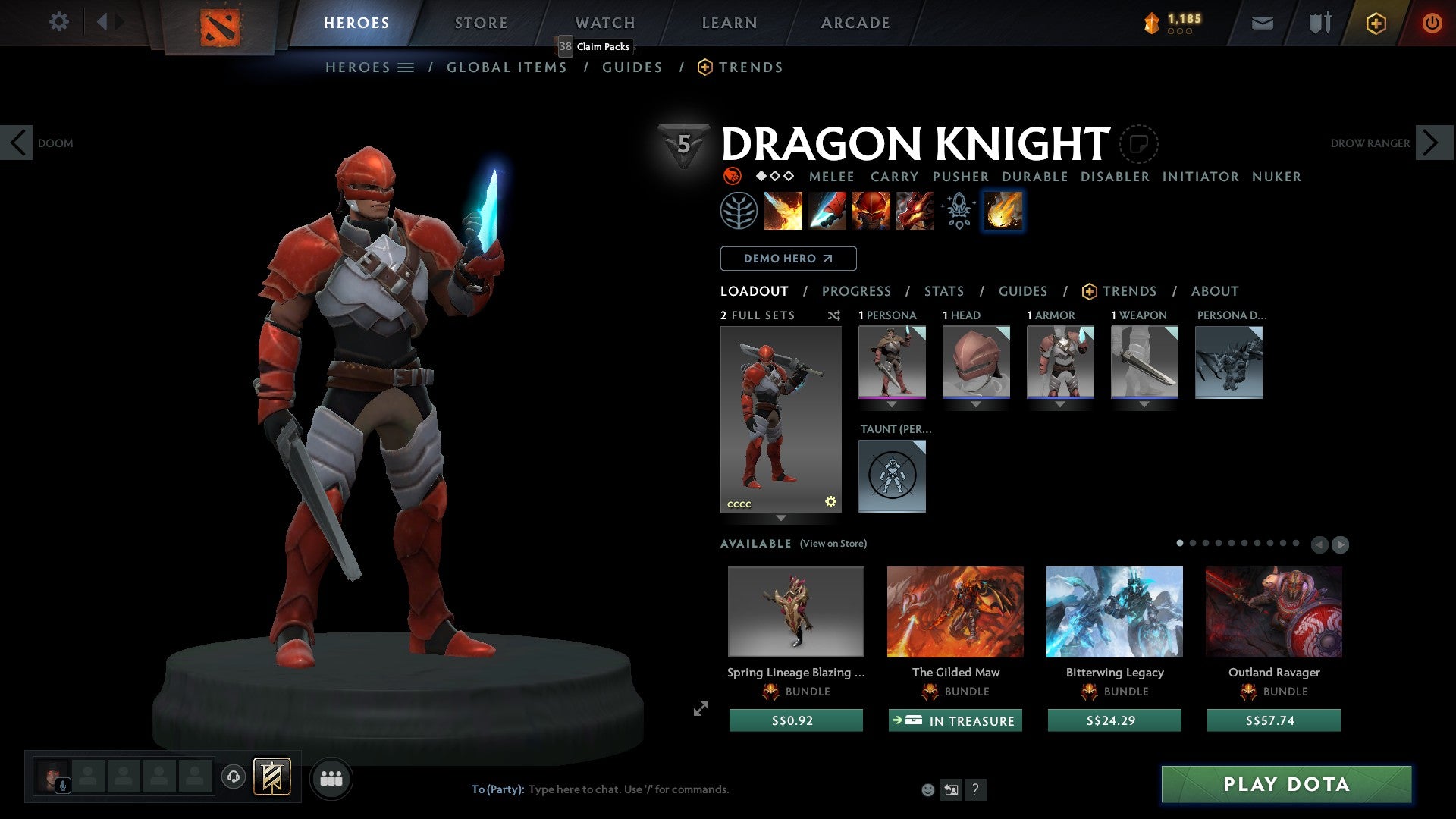This screenshot has height=819, width=1456.
Task: Open the ARCADE menu item
Action: tap(855, 22)
